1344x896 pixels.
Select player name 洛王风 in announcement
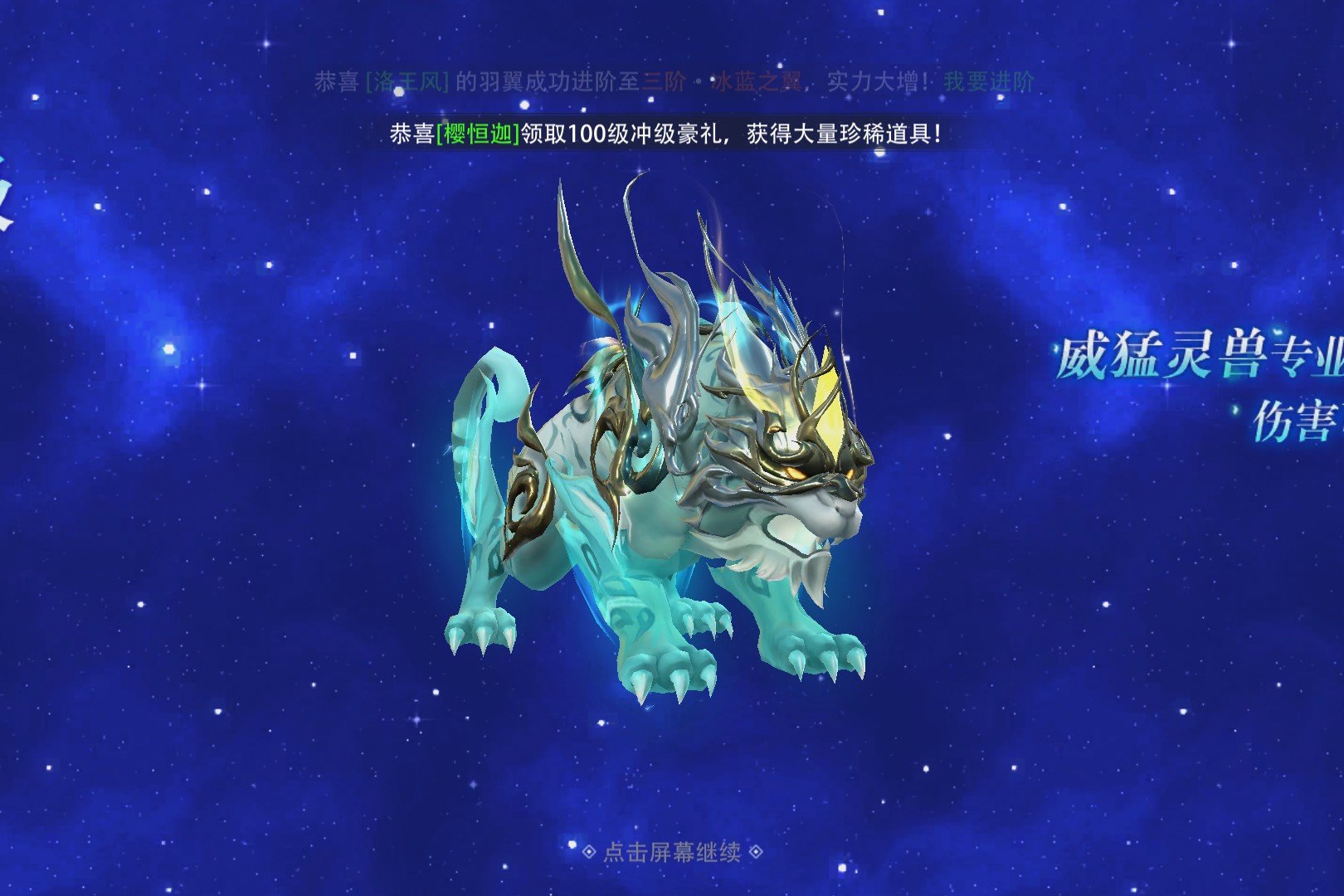(407, 81)
